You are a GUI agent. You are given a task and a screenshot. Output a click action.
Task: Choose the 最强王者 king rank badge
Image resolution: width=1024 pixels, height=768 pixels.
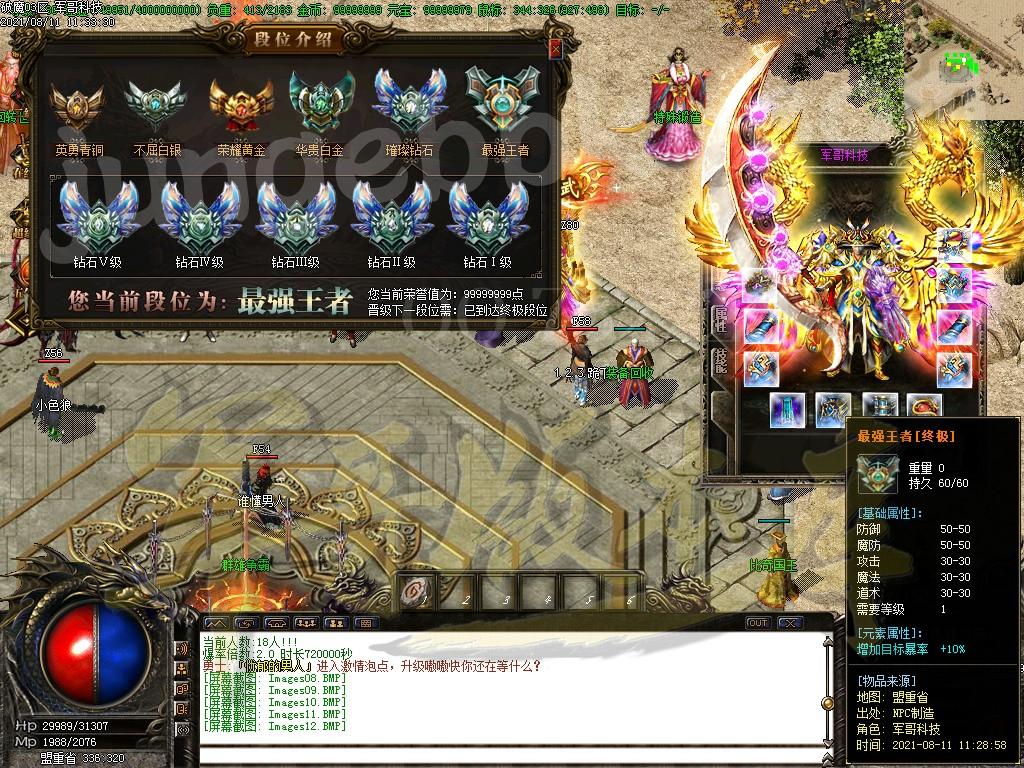504,105
